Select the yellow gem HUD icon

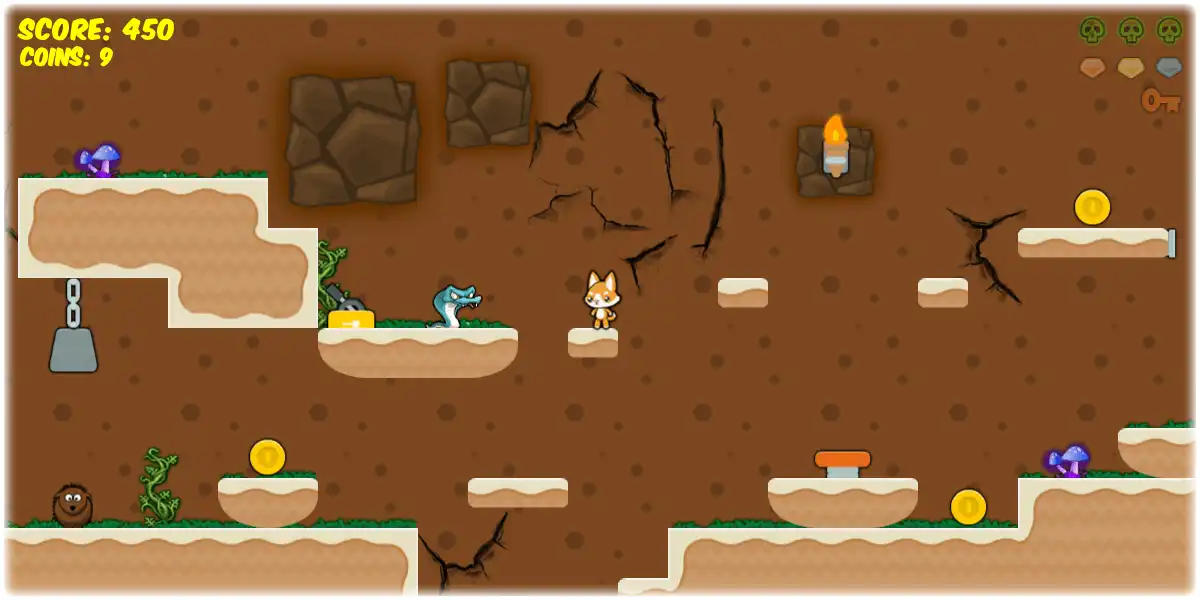[1130, 68]
